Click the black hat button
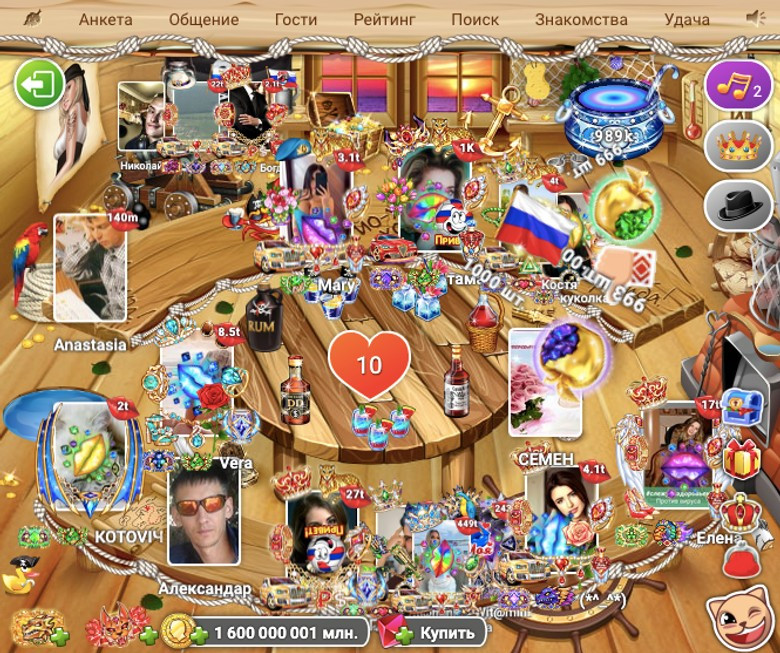Screen dimensions: 780x653 tap(738, 207)
